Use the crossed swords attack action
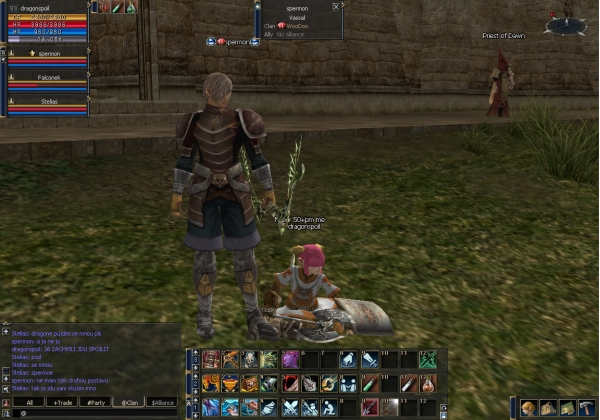The image size is (600, 420). (290, 407)
